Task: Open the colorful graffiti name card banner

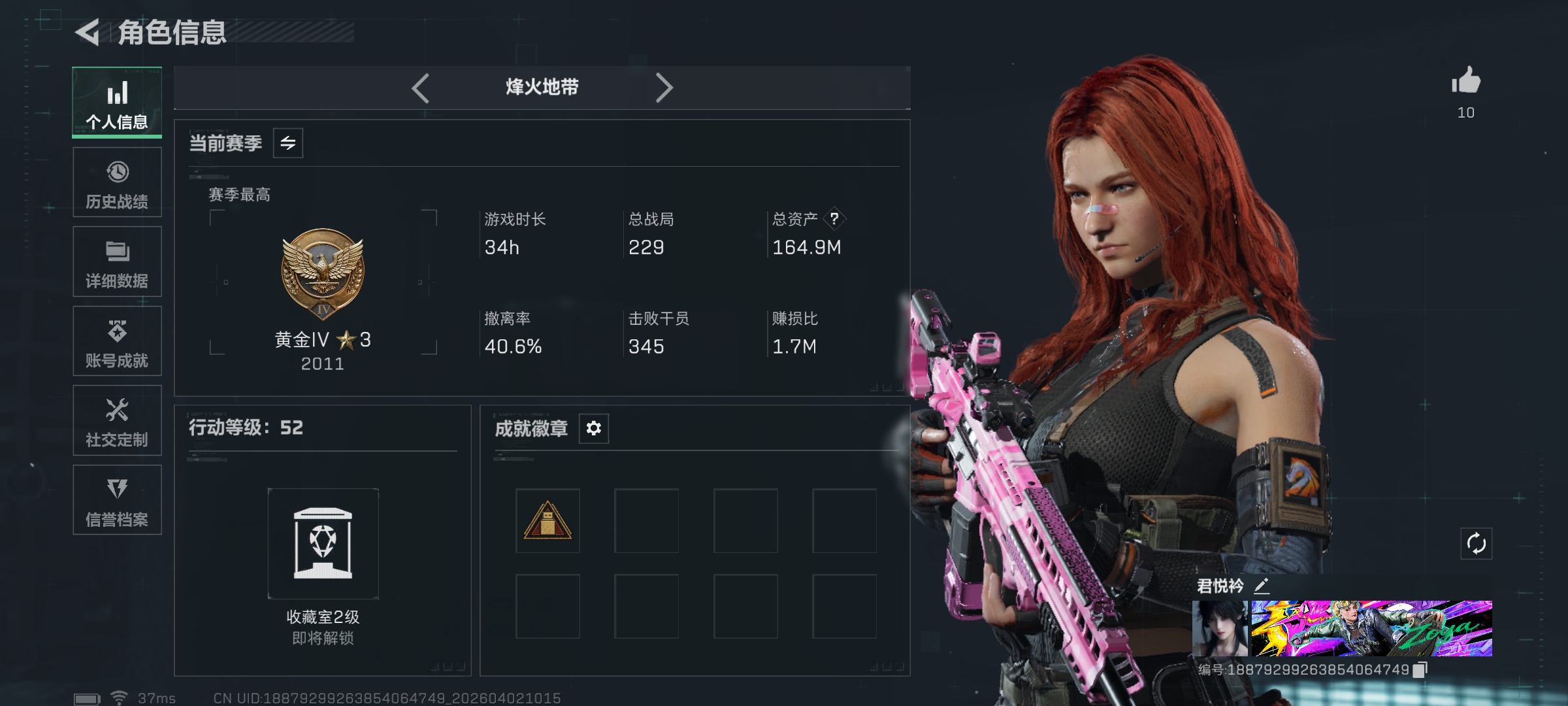Action: pyautogui.click(x=1371, y=628)
